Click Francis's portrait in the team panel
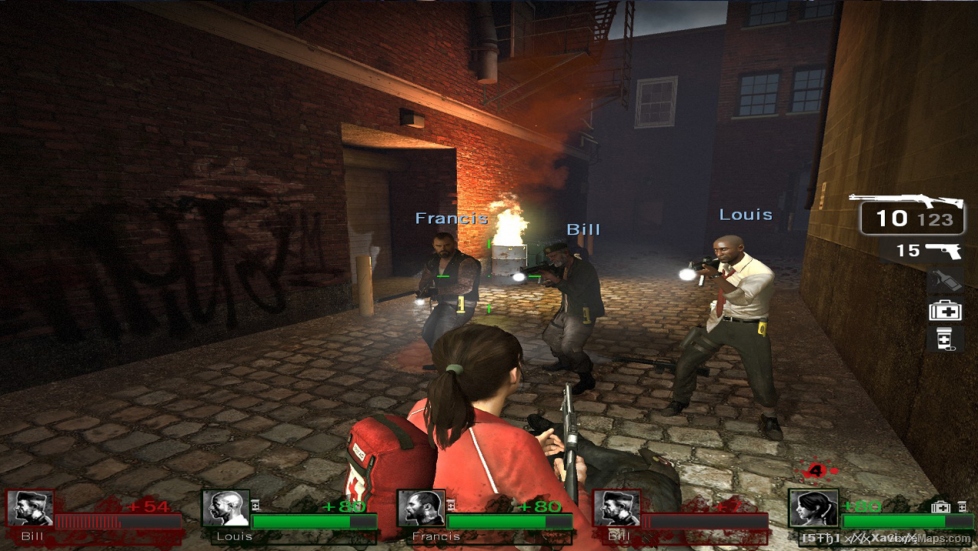This screenshot has height=551, width=978. [x=421, y=508]
